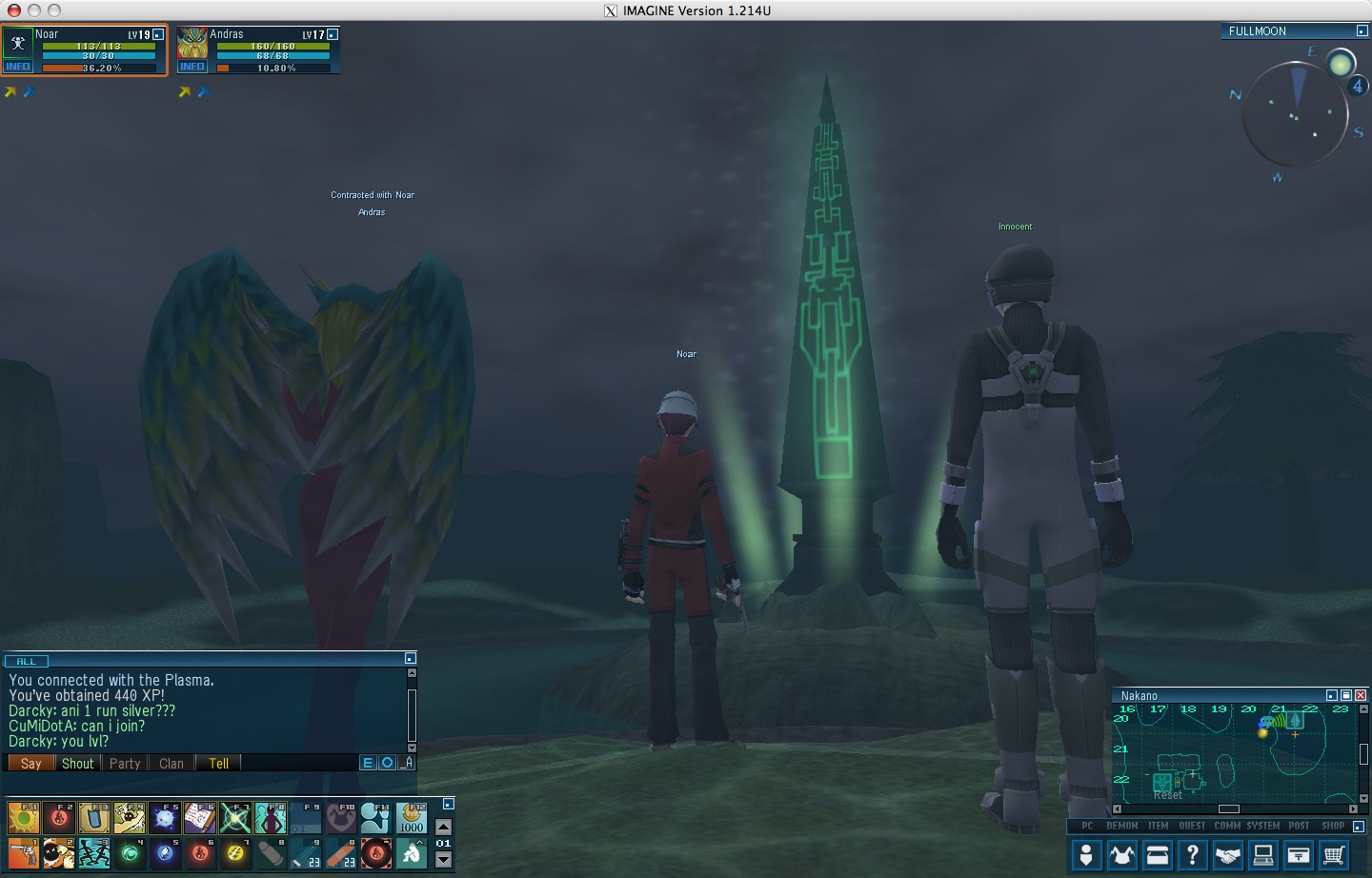Switch to the Shout chat tab
The image size is (1372, 878).
77,763
